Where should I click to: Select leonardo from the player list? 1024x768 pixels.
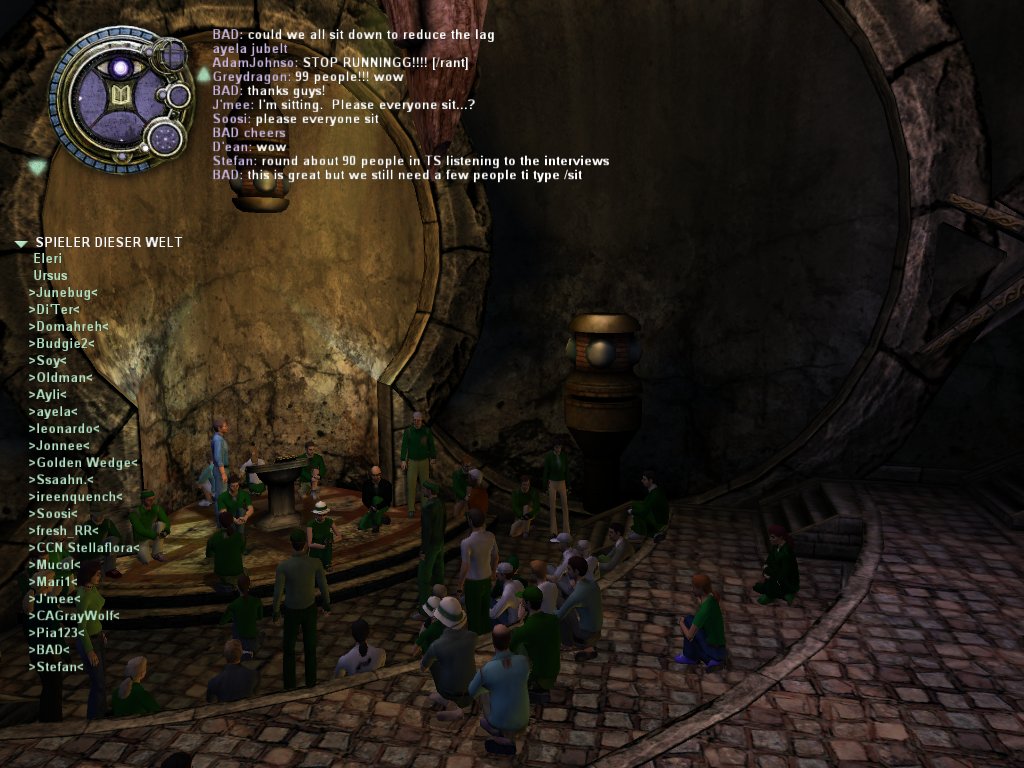tap(65, 428)
